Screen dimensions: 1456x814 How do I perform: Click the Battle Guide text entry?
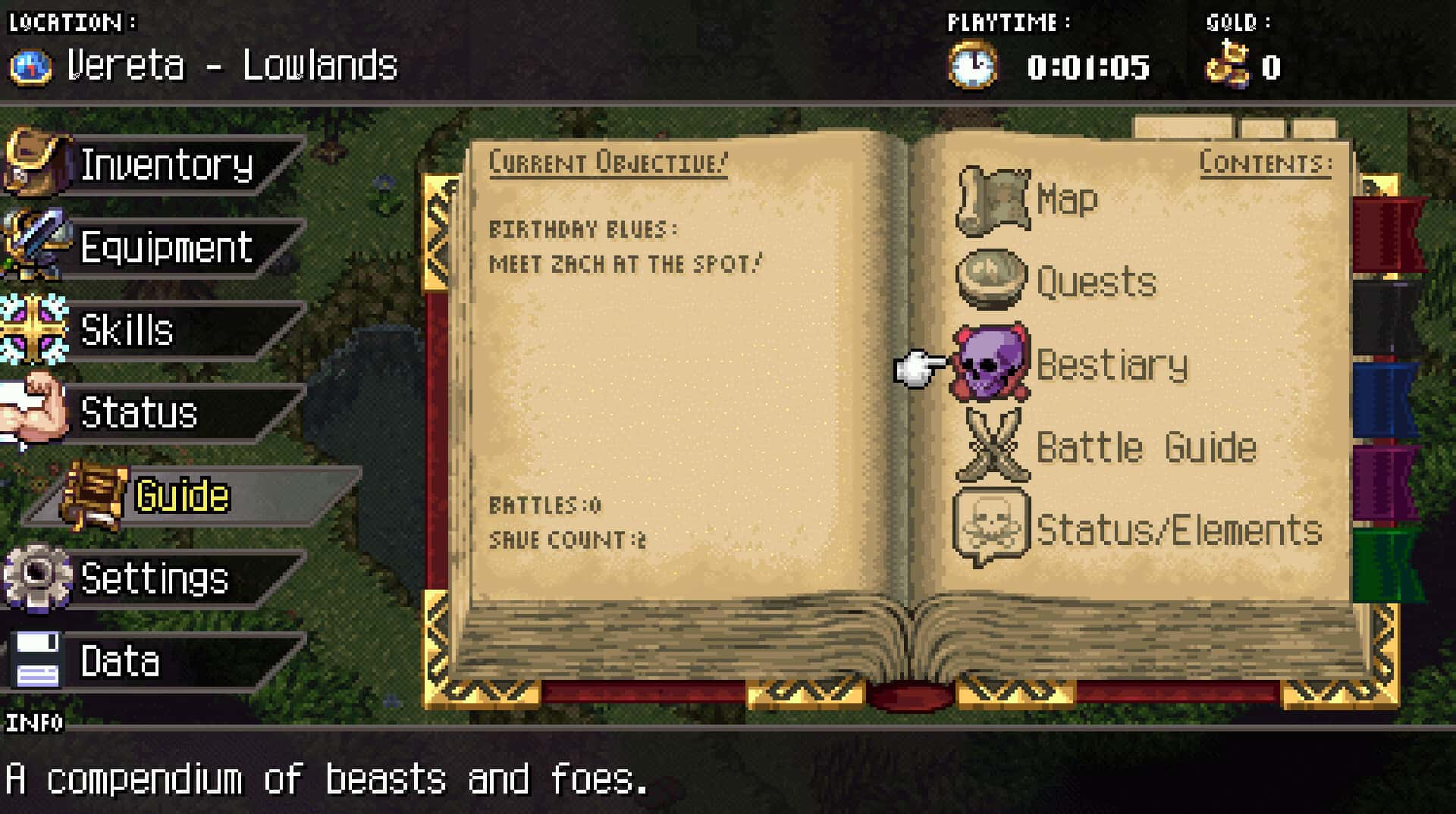point(1145,447)
